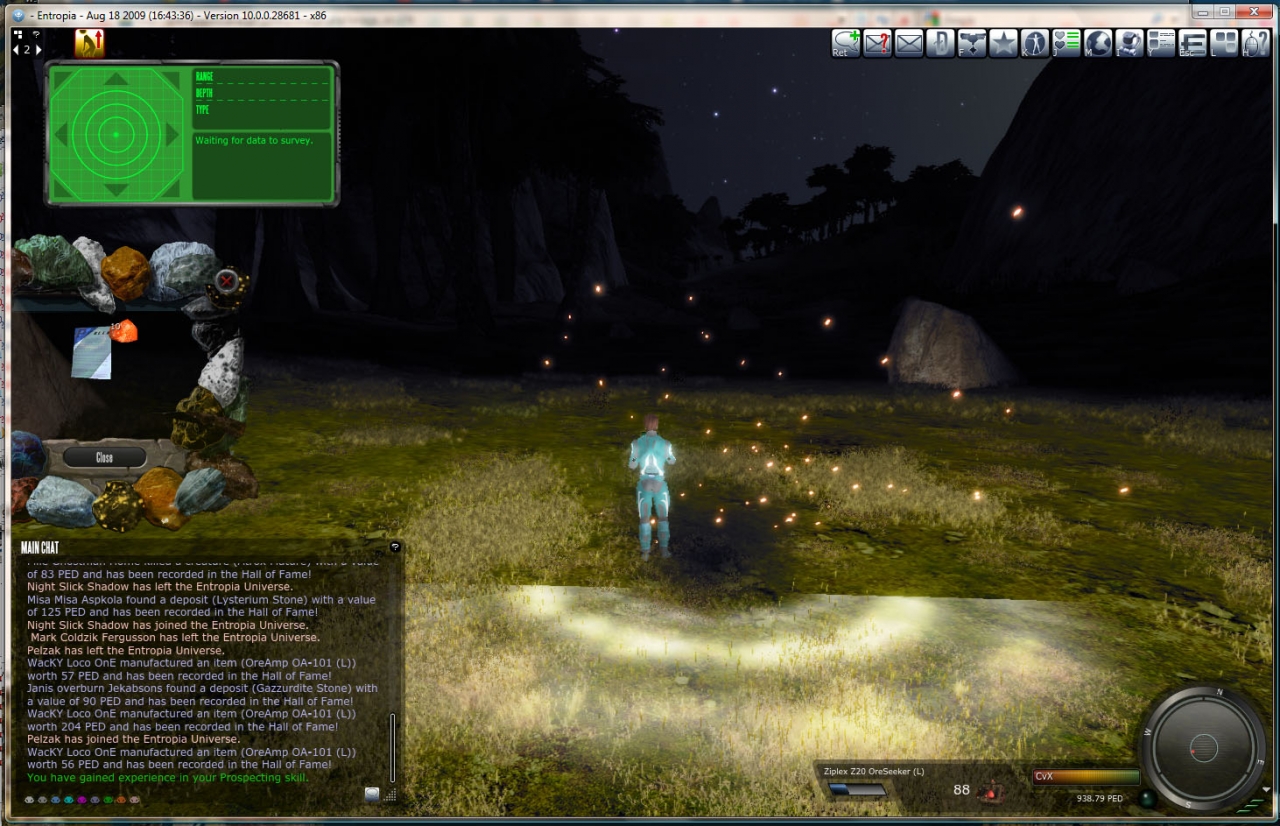Close the Entropia window
This screenshot has height=826, width=1280.
1251,14
